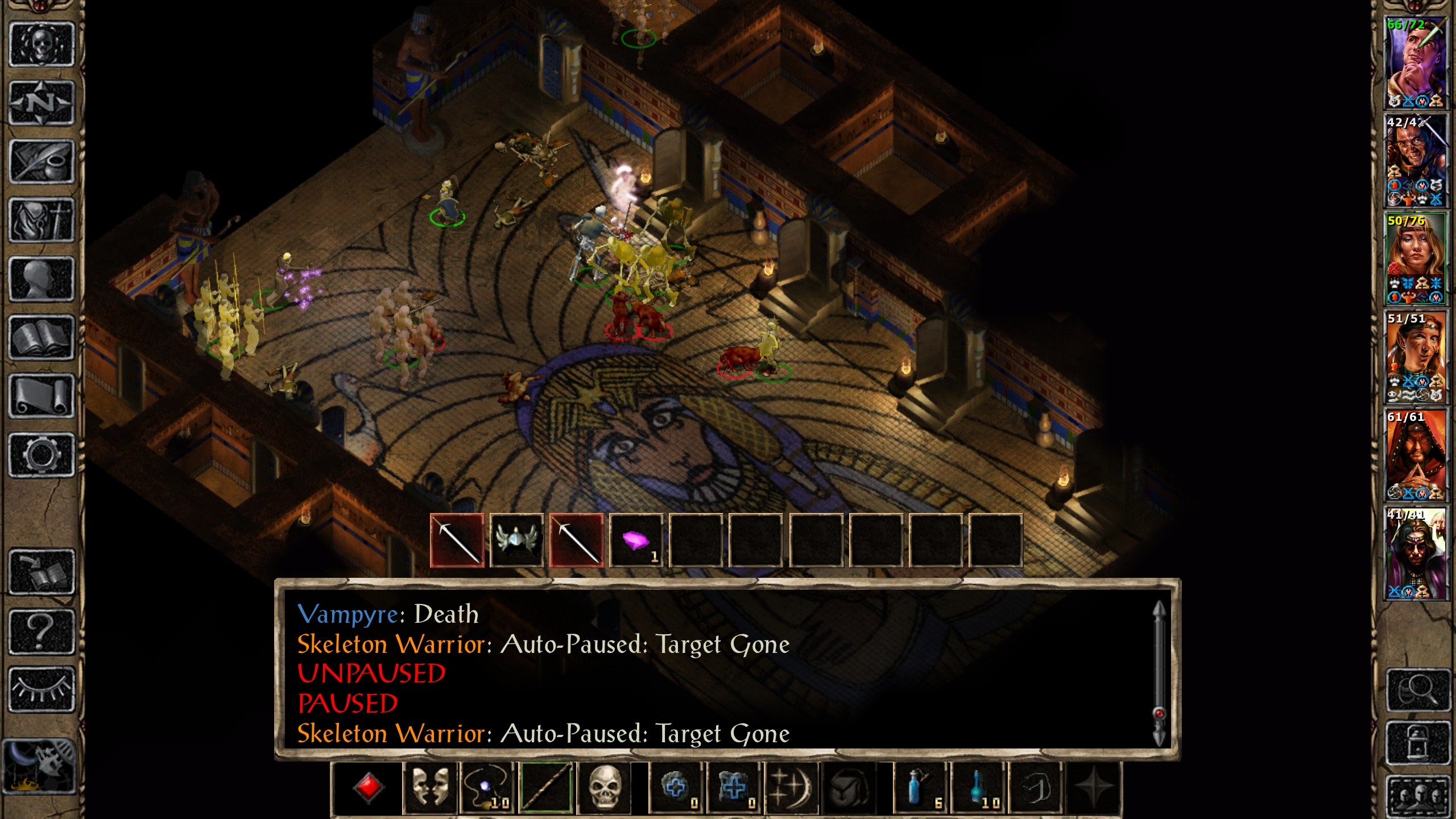The width and height of the screenshot is (1456, 819).
Task: Open help with the question mark button
Action: [x=42, y=631]
